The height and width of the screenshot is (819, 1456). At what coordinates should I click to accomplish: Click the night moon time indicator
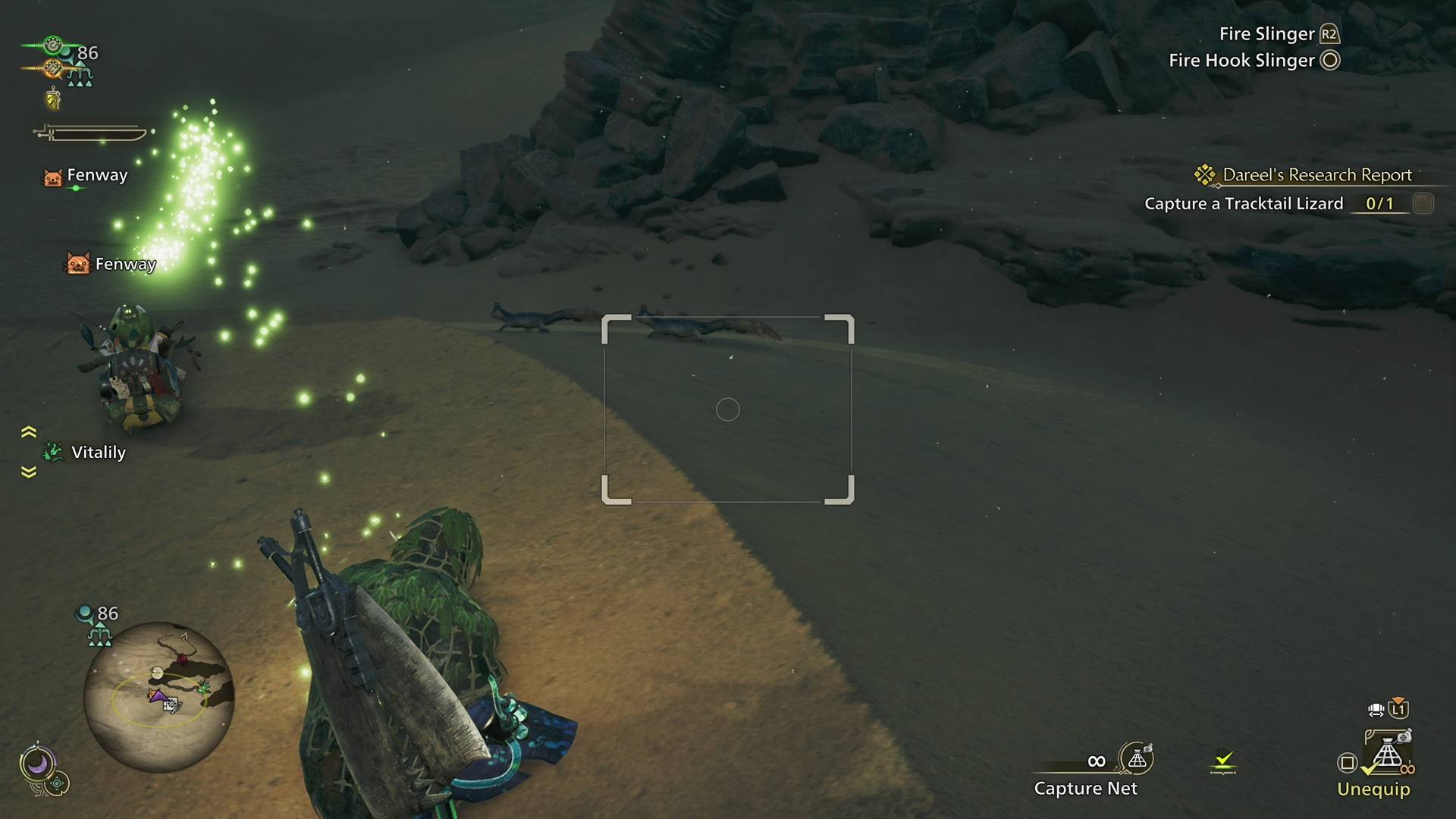point(37,763)
